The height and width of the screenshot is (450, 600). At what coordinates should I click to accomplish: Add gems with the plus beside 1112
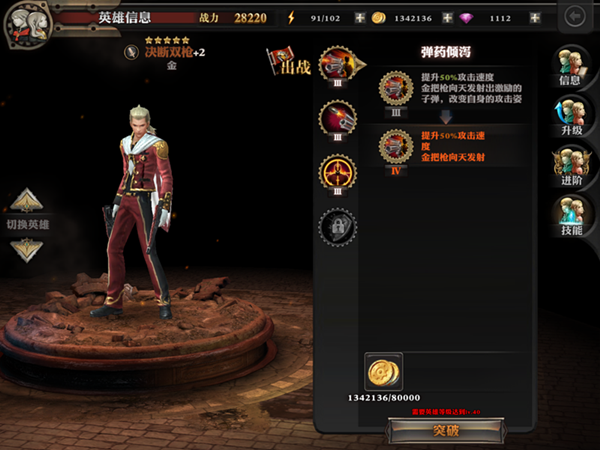point(535,18)
